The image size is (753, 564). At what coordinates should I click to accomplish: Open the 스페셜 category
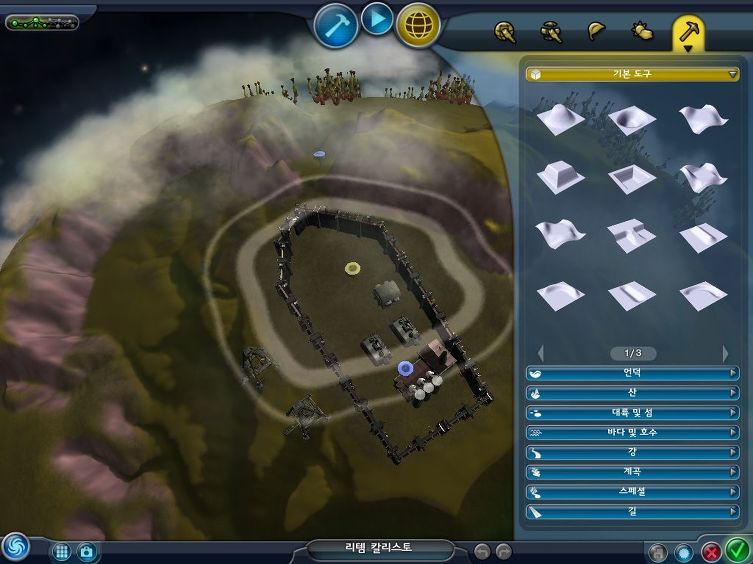coord(632,492)
